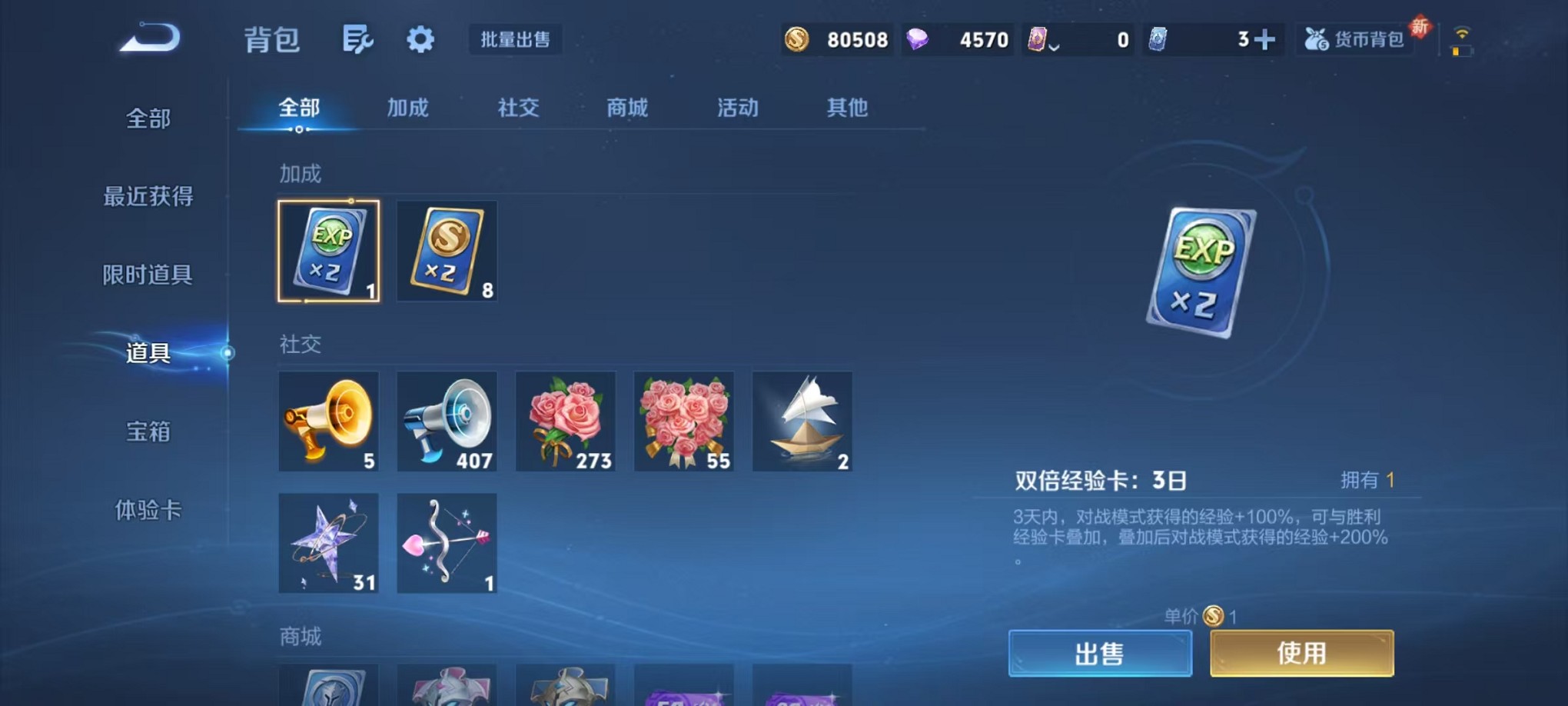1568x706 pixels.
Task: Select the S ×2 double gold coin card
Action: 446,251
